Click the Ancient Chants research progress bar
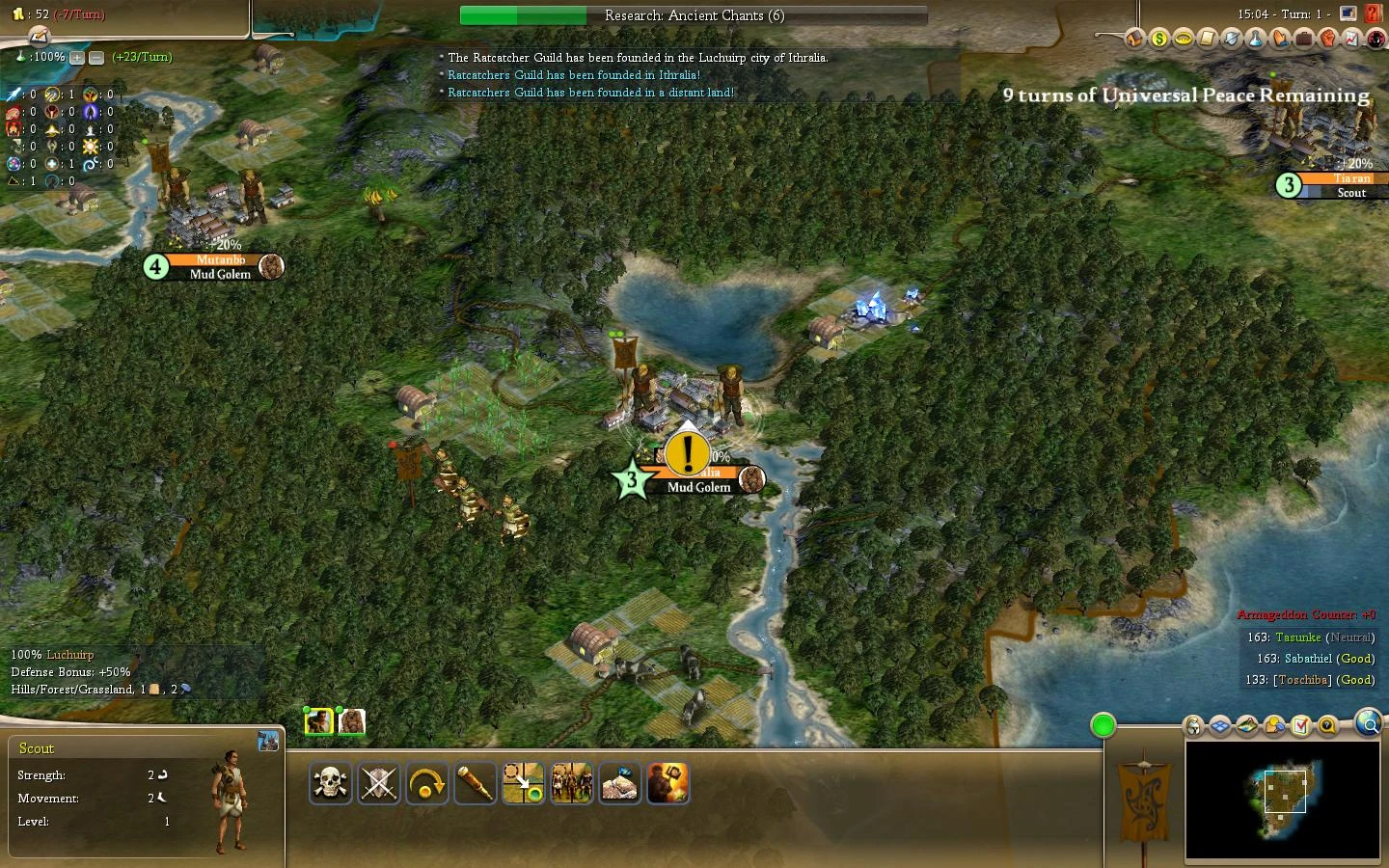The image size is (1389, 868). point(693,15)
